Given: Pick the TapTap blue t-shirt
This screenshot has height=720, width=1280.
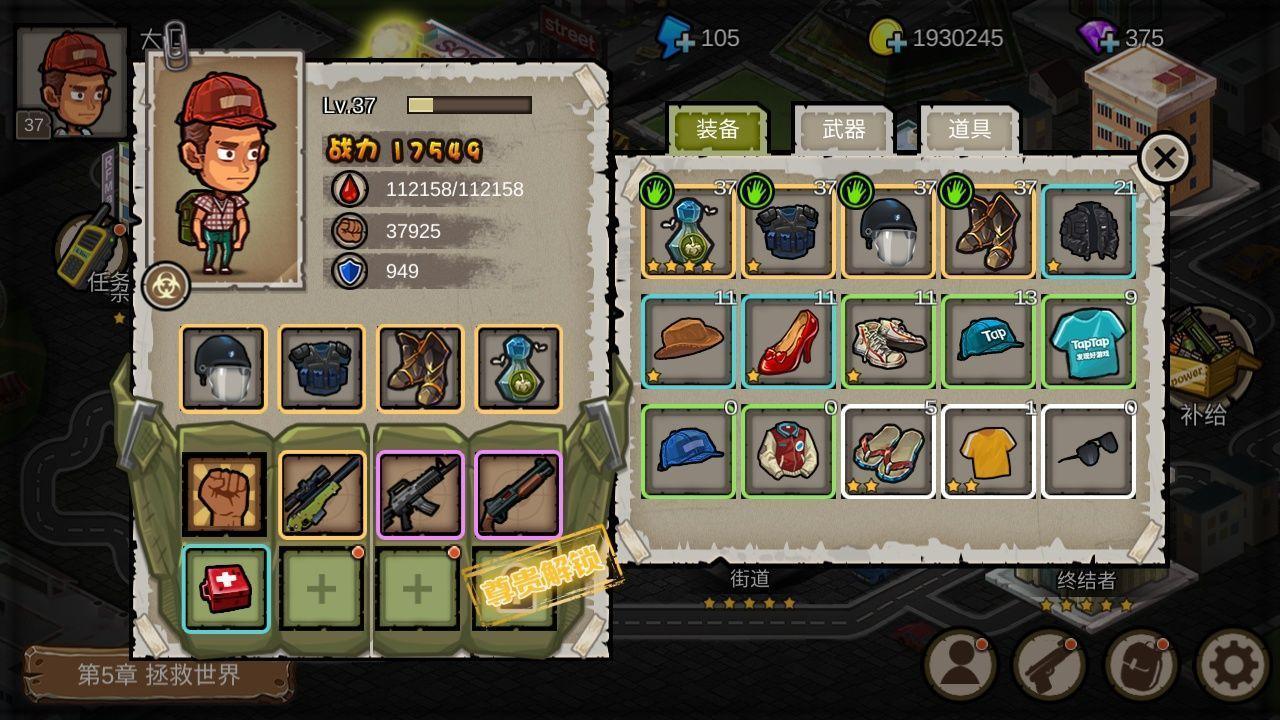Looking at the screenshot, I should pos(1088,340).
